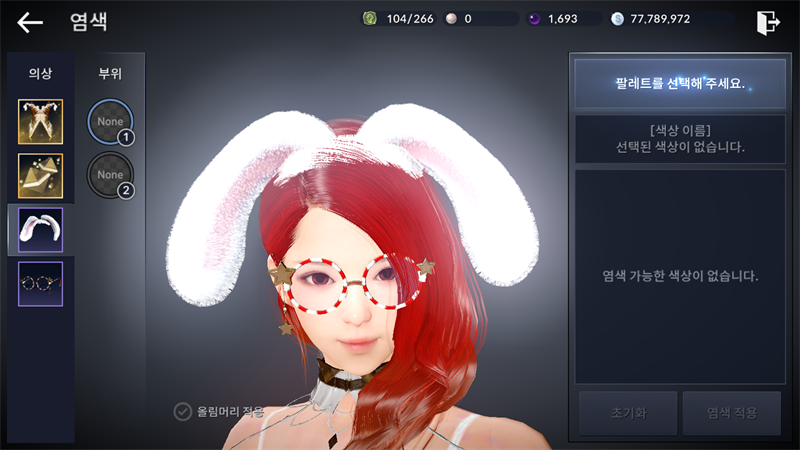Exit through the door icon

click(768, 22)
